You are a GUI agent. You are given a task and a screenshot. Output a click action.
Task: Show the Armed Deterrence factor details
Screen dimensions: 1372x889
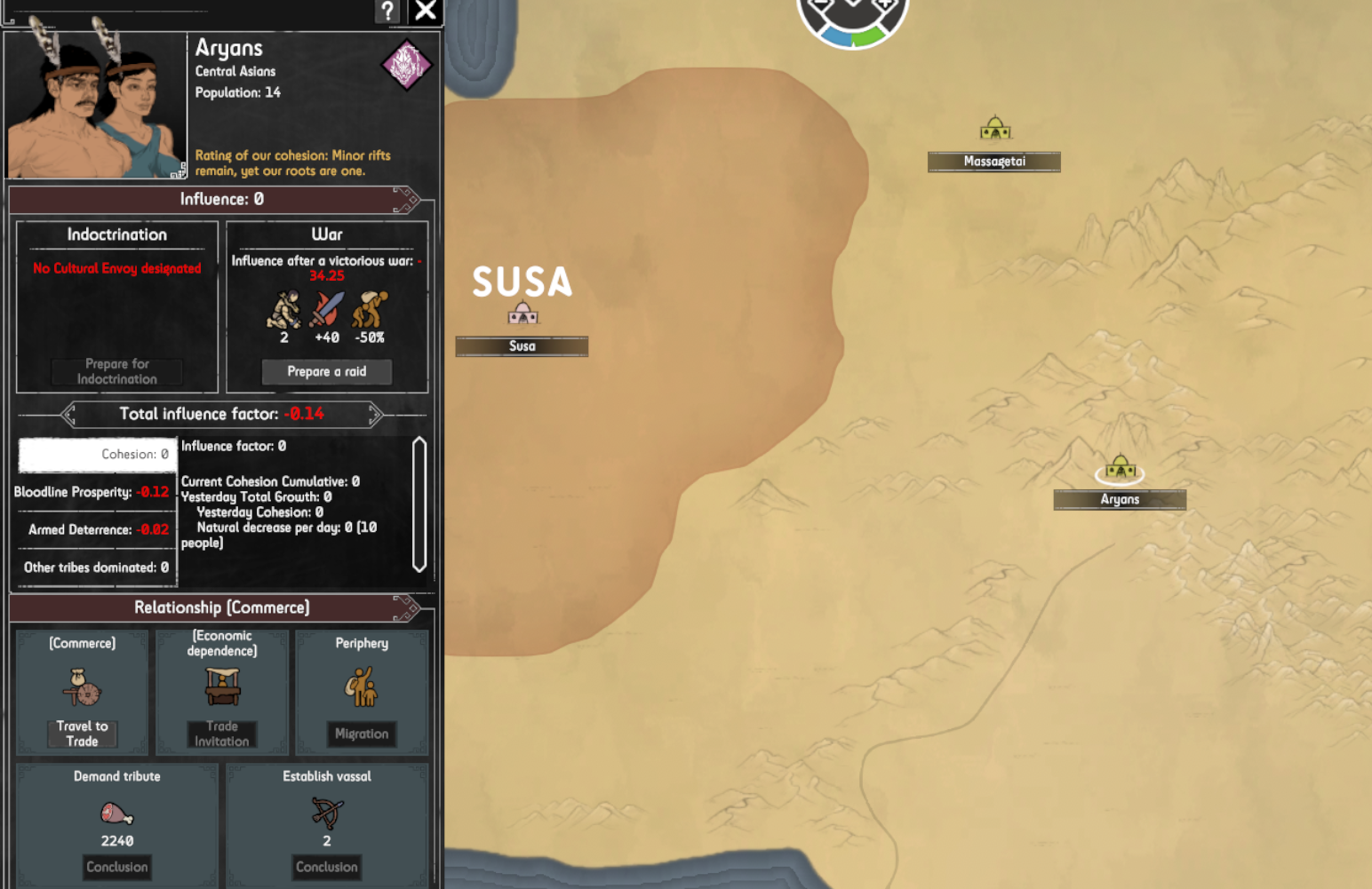96,529
